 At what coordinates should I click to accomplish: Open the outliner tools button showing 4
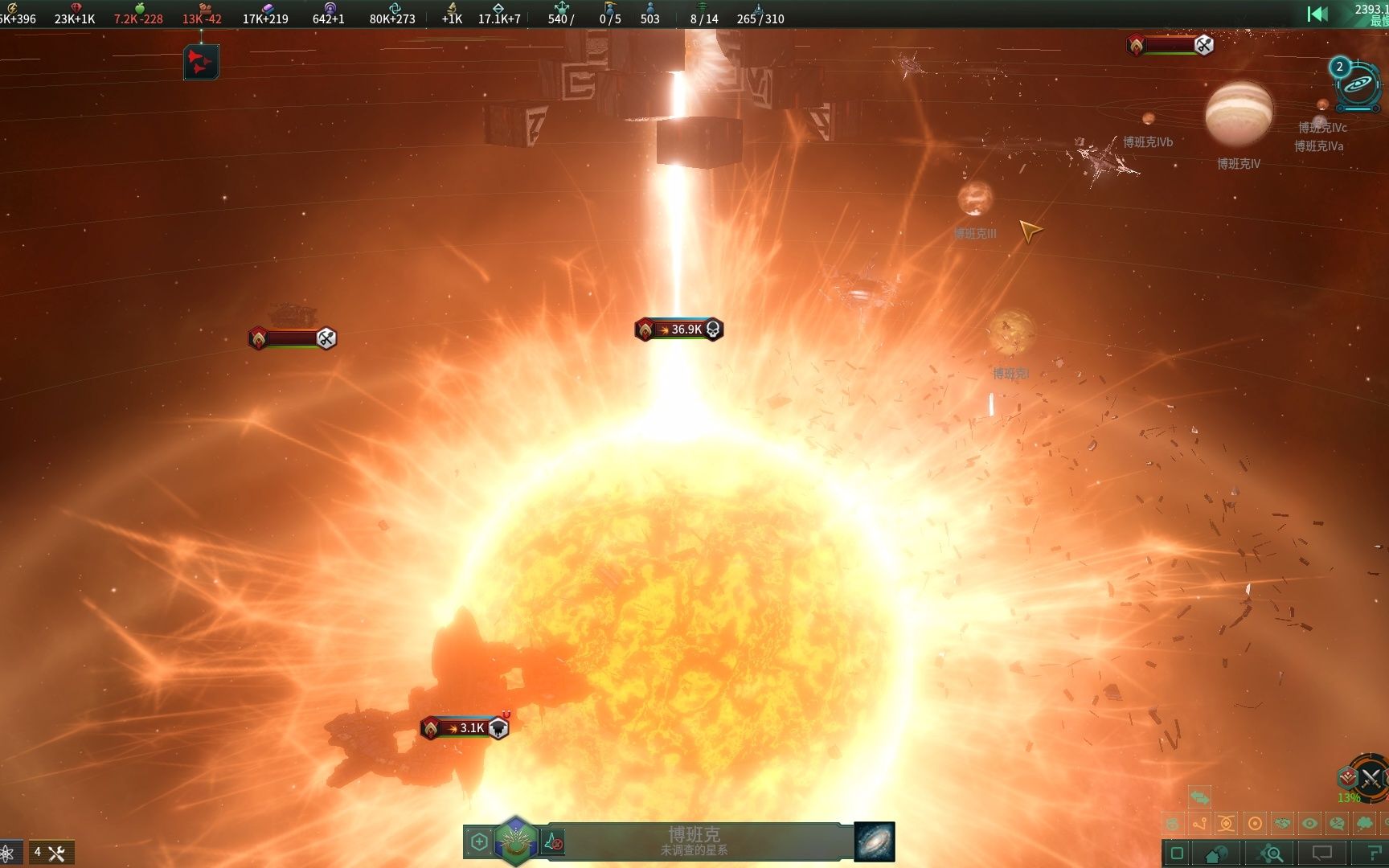51,853
